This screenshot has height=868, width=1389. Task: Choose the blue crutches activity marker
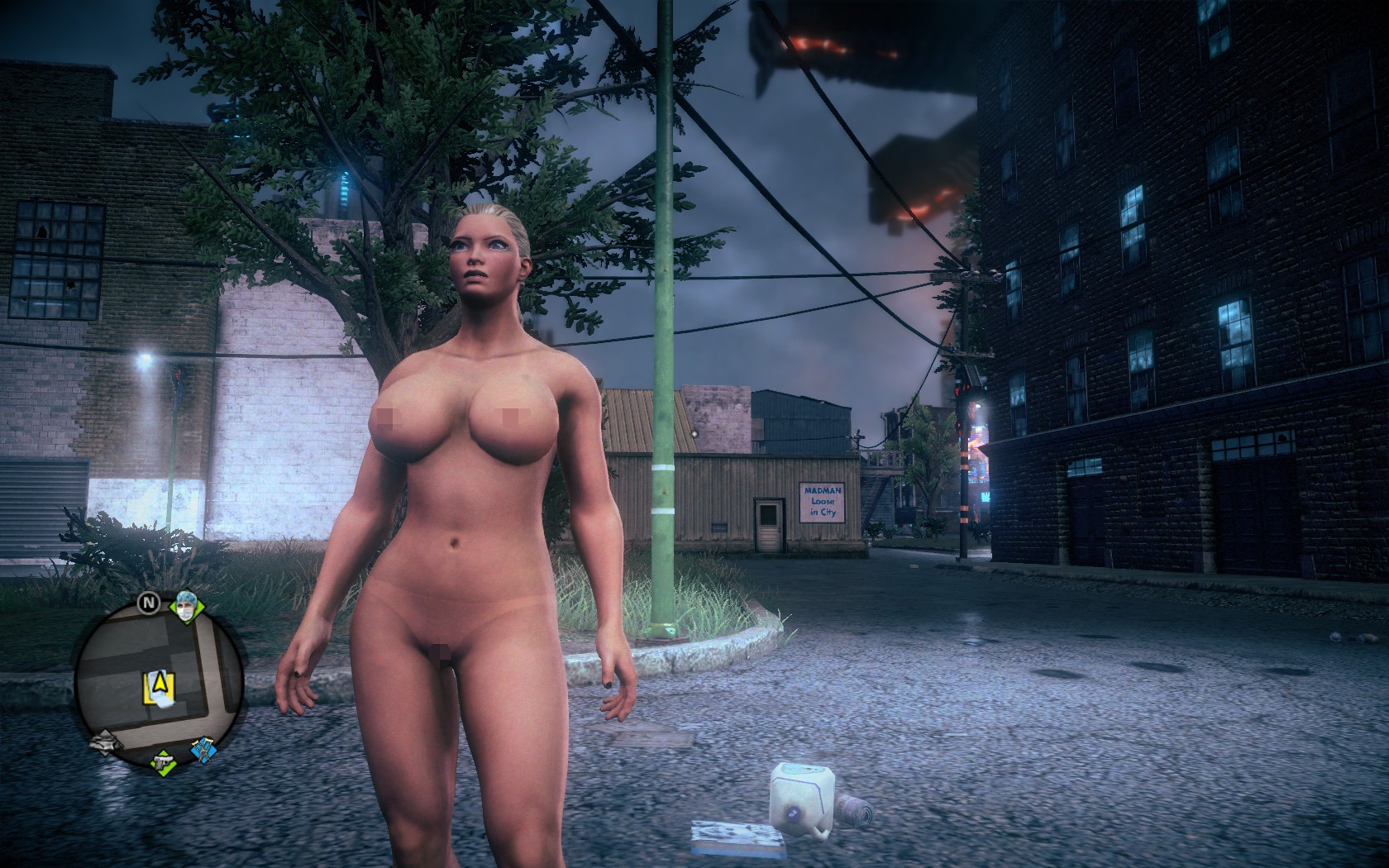click(203, 749)
